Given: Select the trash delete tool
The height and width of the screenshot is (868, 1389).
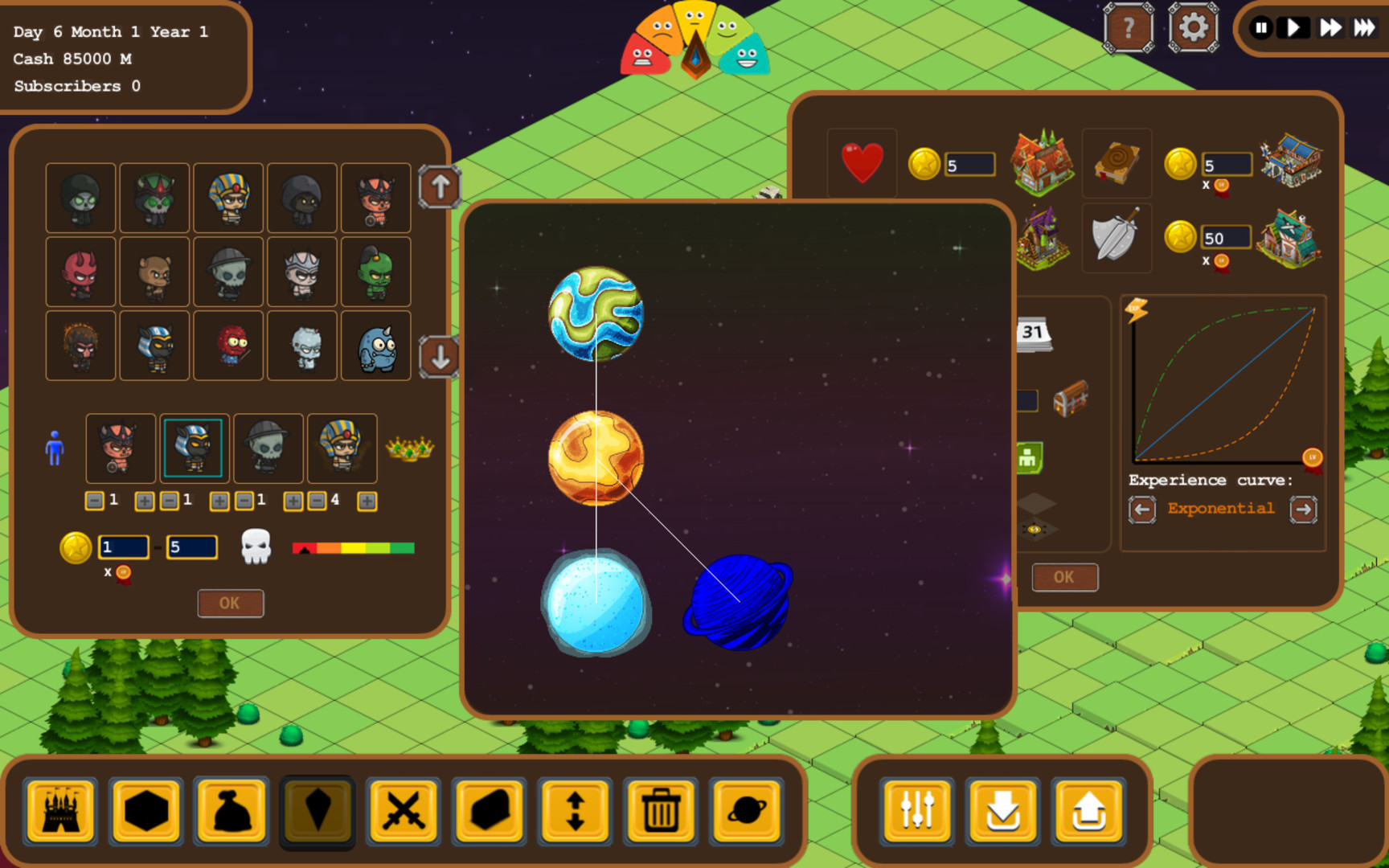Looking at the screenshot, I should click(661, 812).
